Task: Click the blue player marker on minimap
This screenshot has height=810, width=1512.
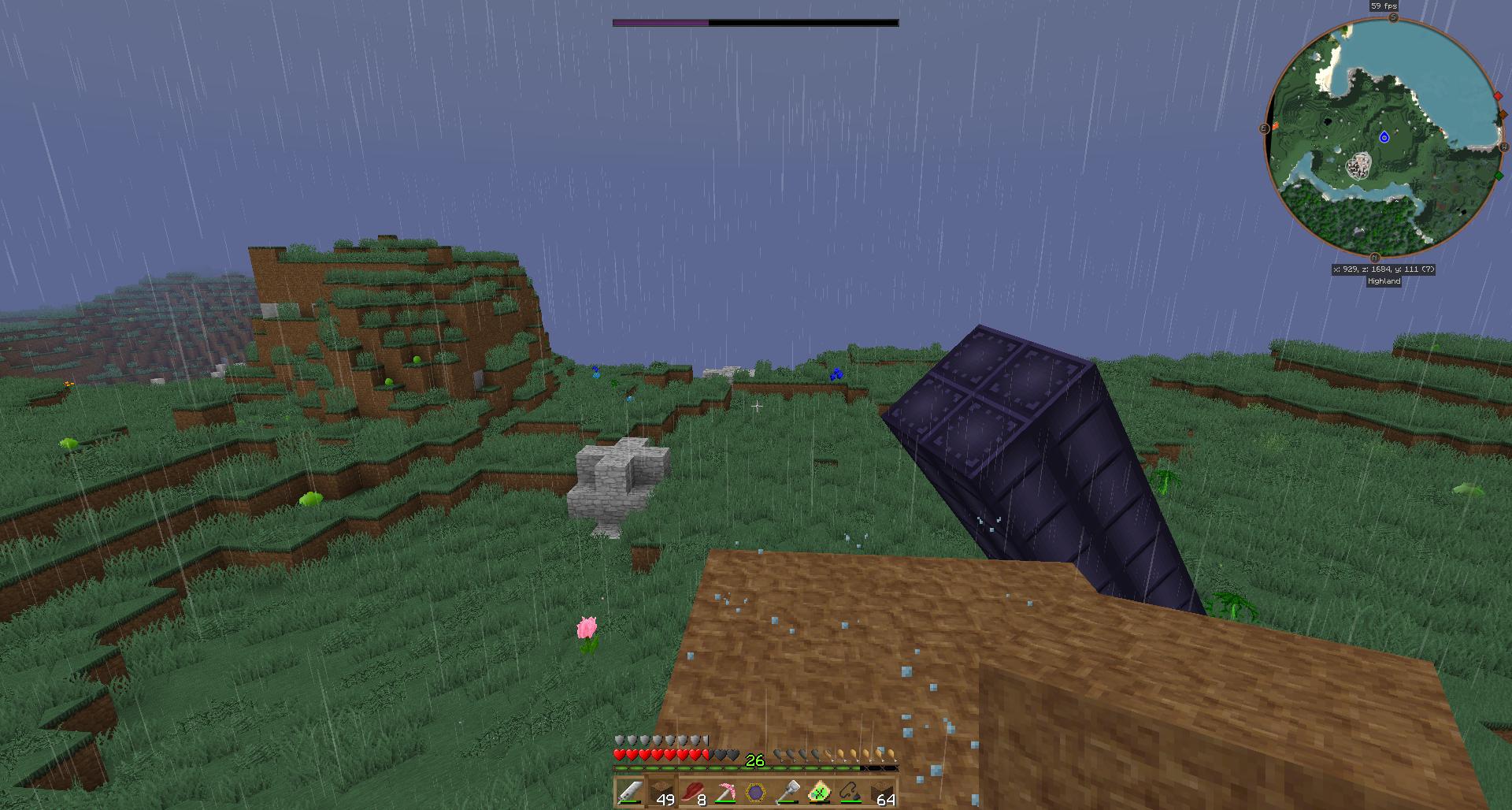Action: 1384,138
